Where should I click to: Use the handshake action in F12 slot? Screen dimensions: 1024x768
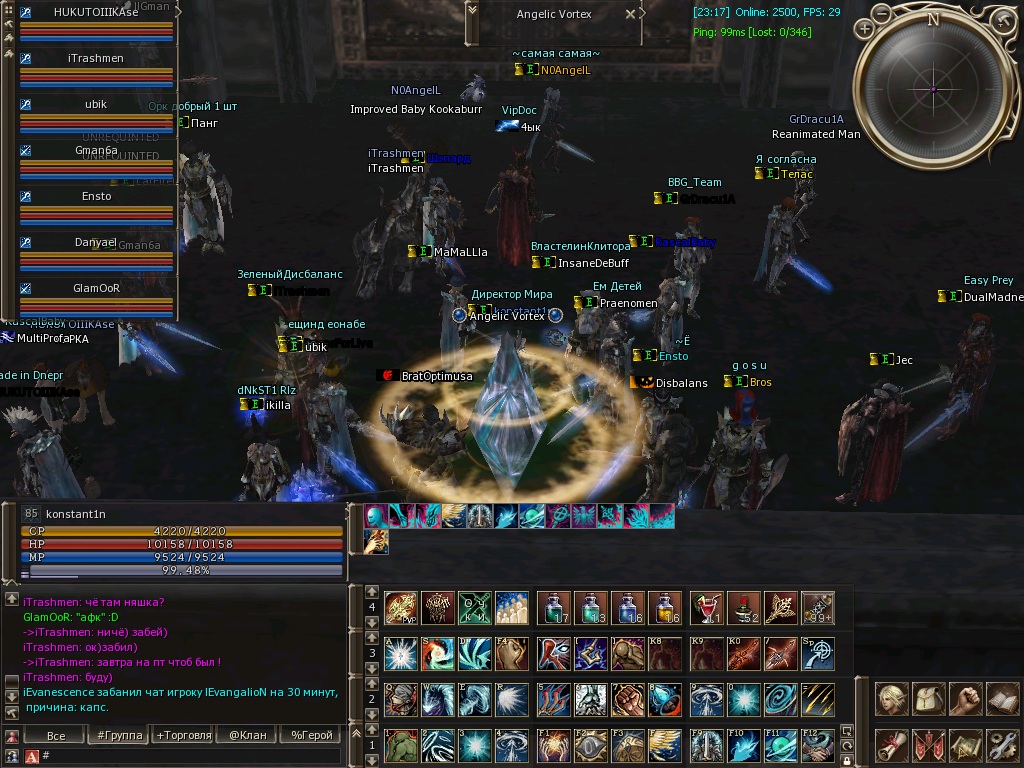pos(817,745)
